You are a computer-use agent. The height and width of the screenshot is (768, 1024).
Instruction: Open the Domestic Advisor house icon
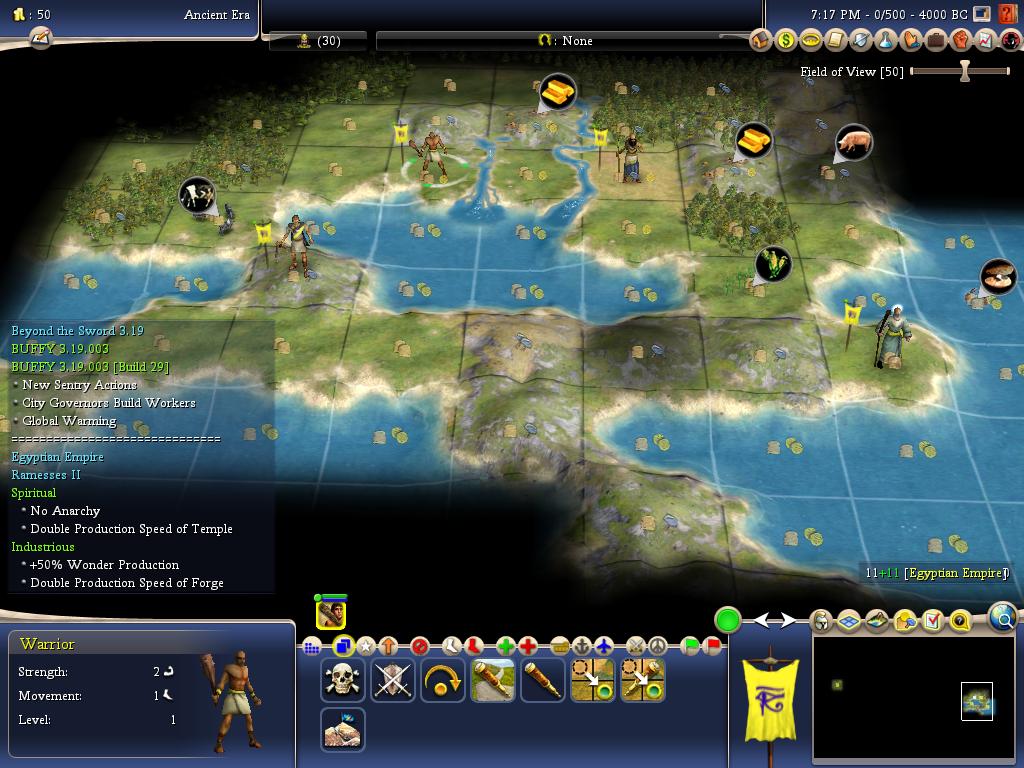point(761,41)
